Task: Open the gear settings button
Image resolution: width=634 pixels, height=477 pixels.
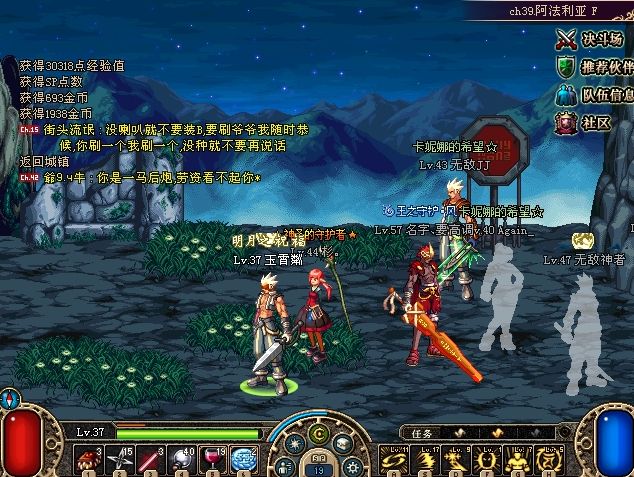Action: 352,465
